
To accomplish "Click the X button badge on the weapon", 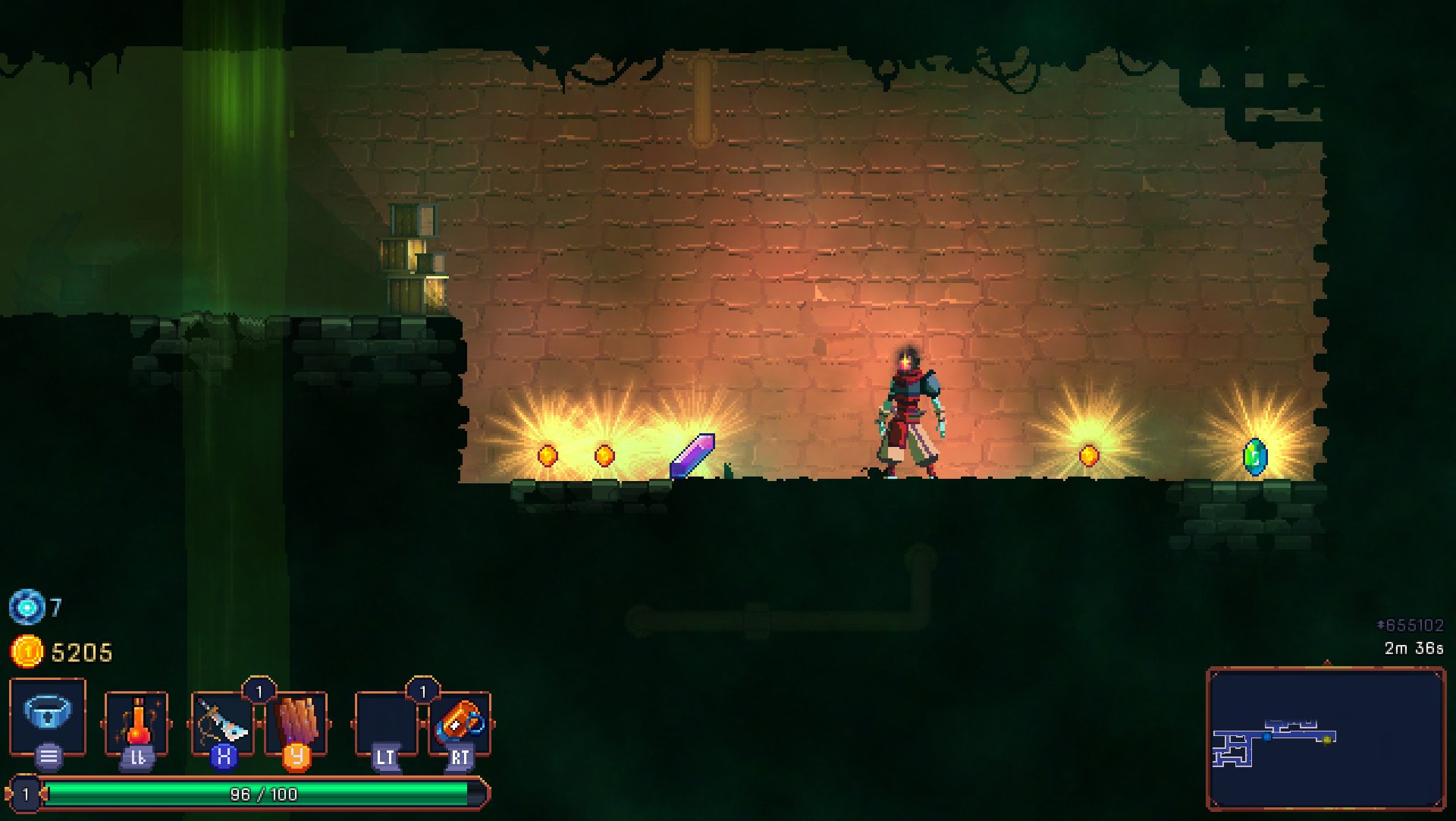I will point(224,757).
